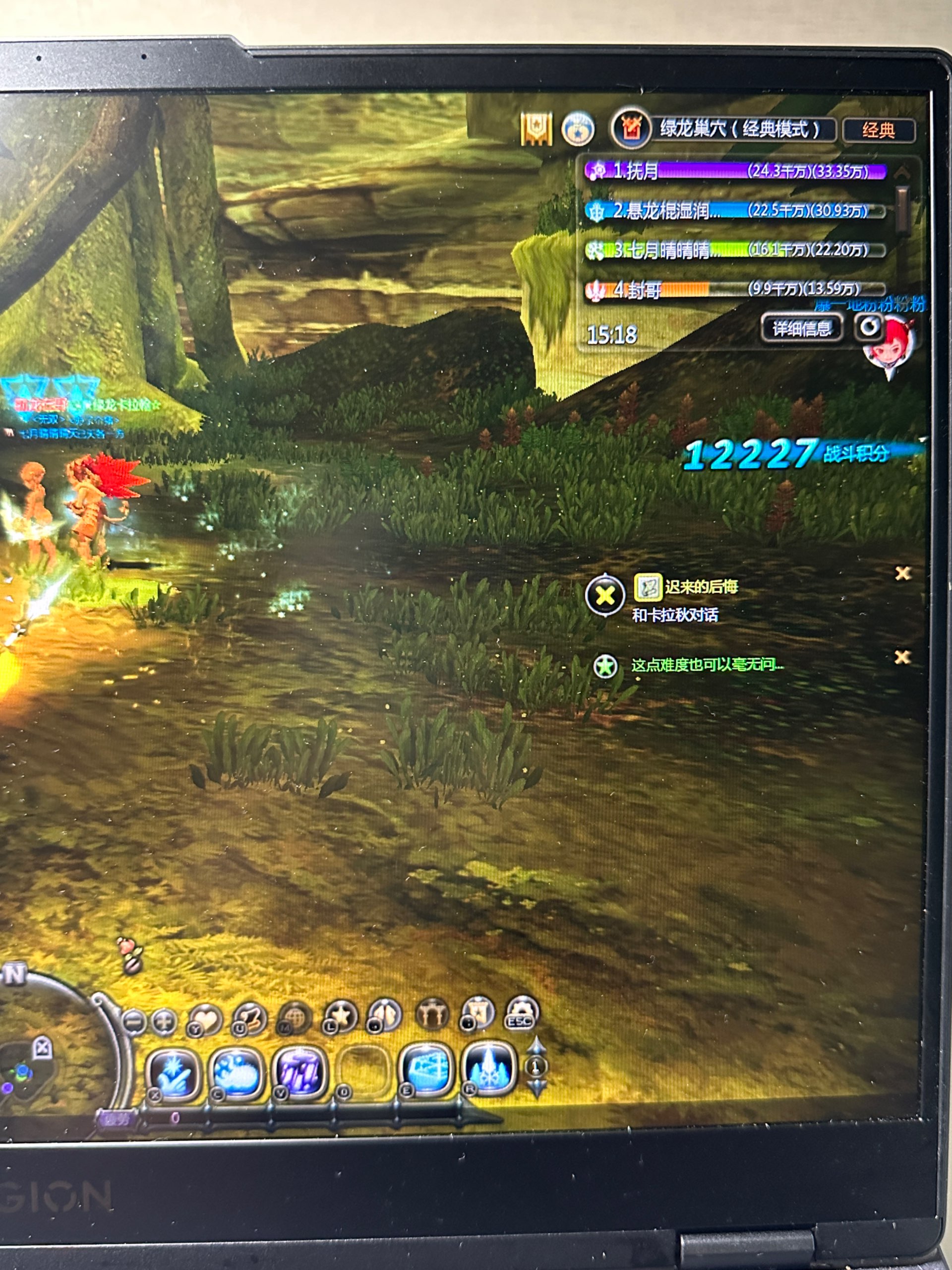Click the golden banner icon

tap(536, 128)
